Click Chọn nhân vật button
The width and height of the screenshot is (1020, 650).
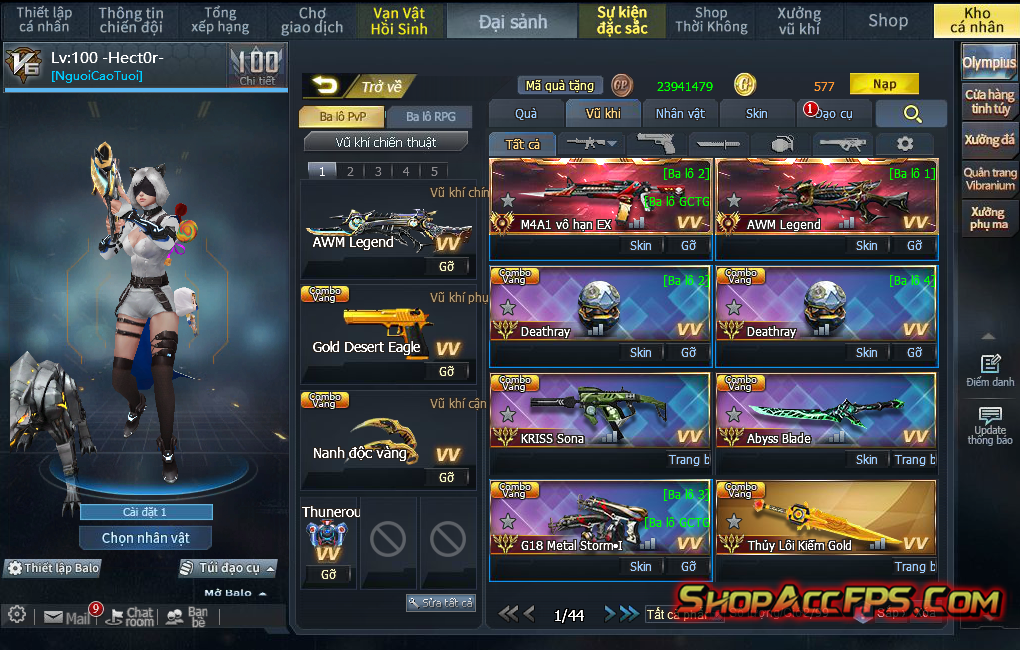point(146,538)
